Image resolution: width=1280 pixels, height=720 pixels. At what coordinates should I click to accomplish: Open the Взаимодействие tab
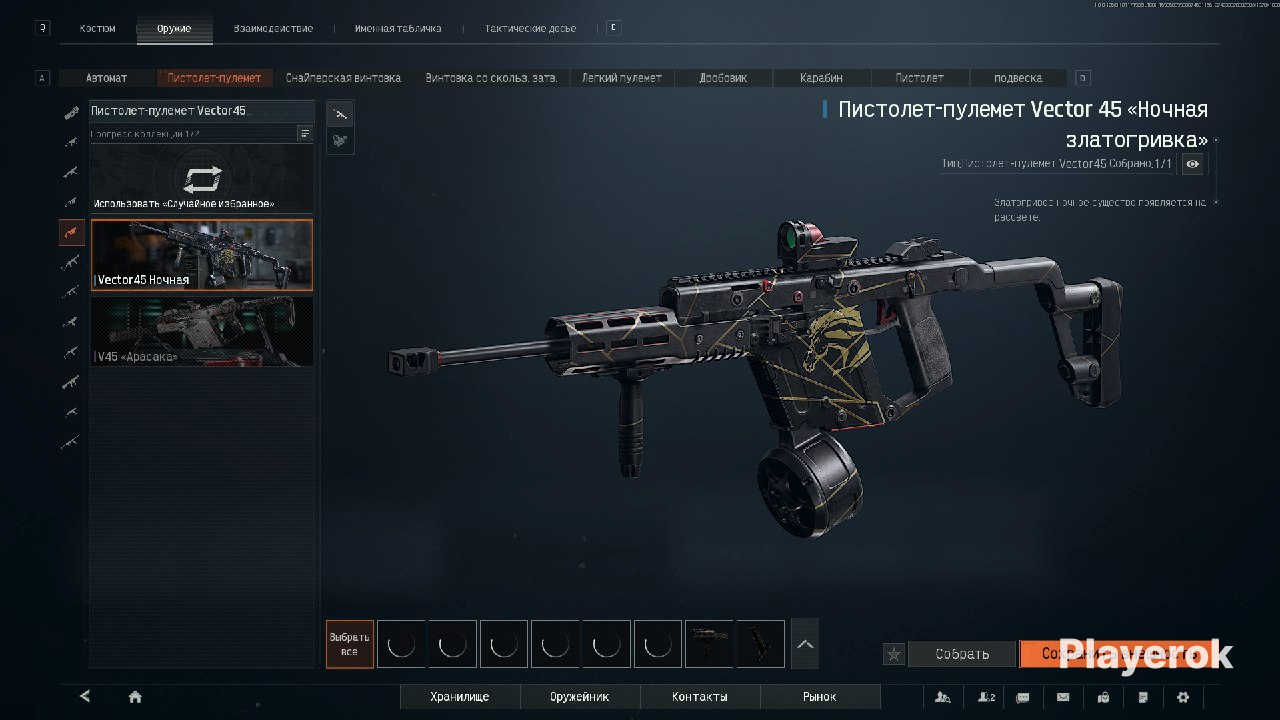coord(273,29)
